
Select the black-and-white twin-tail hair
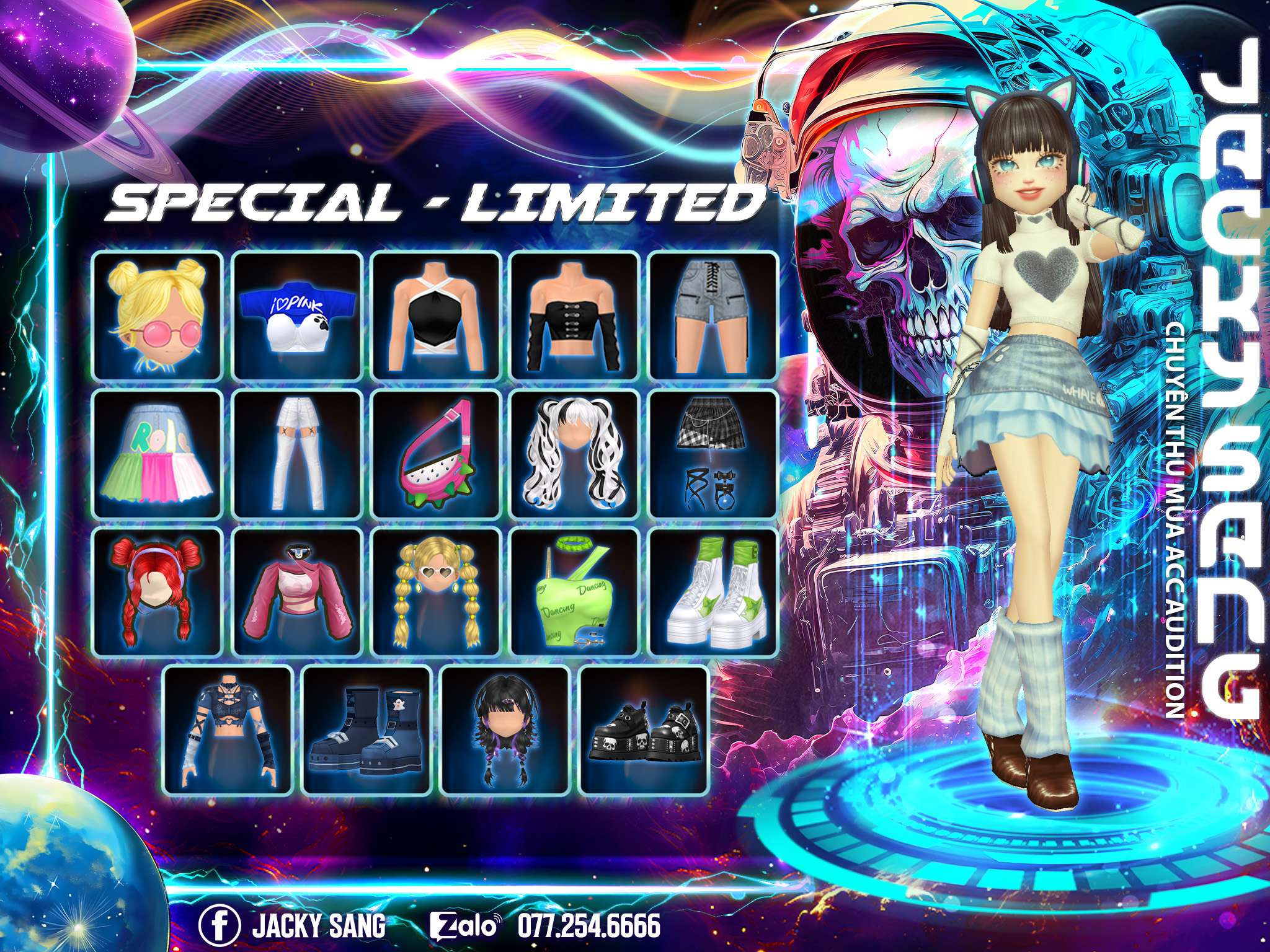click(575, 454)
